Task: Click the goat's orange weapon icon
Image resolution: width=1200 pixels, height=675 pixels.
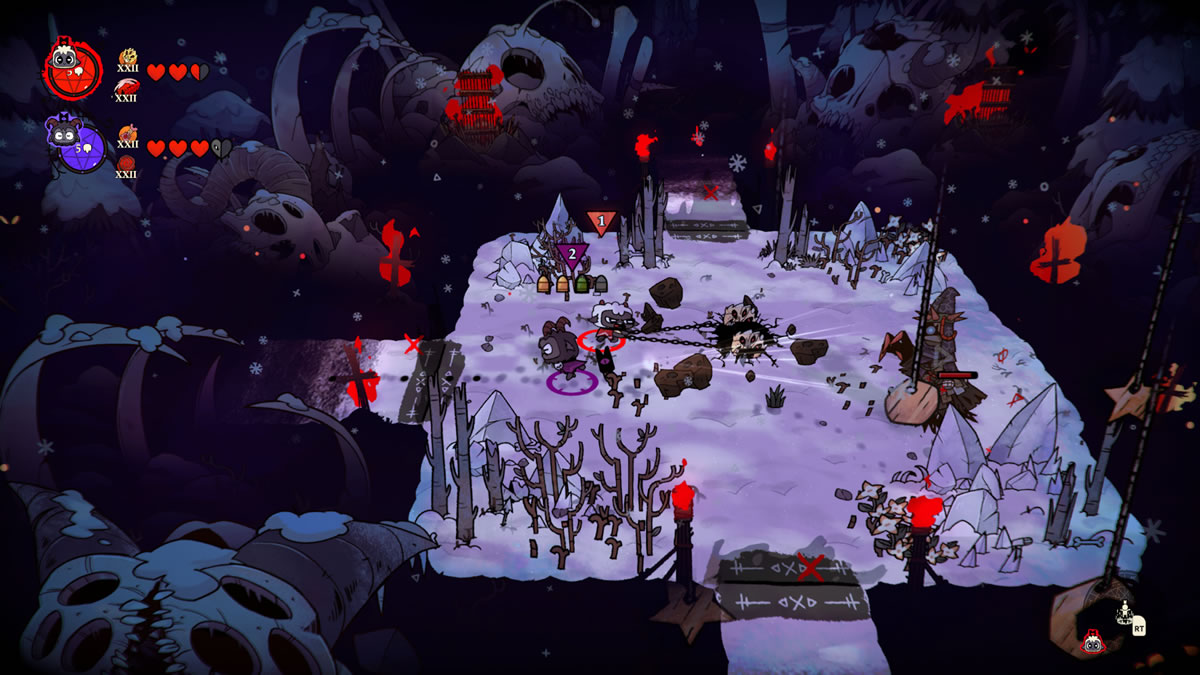Action: (x=127, y=133)
